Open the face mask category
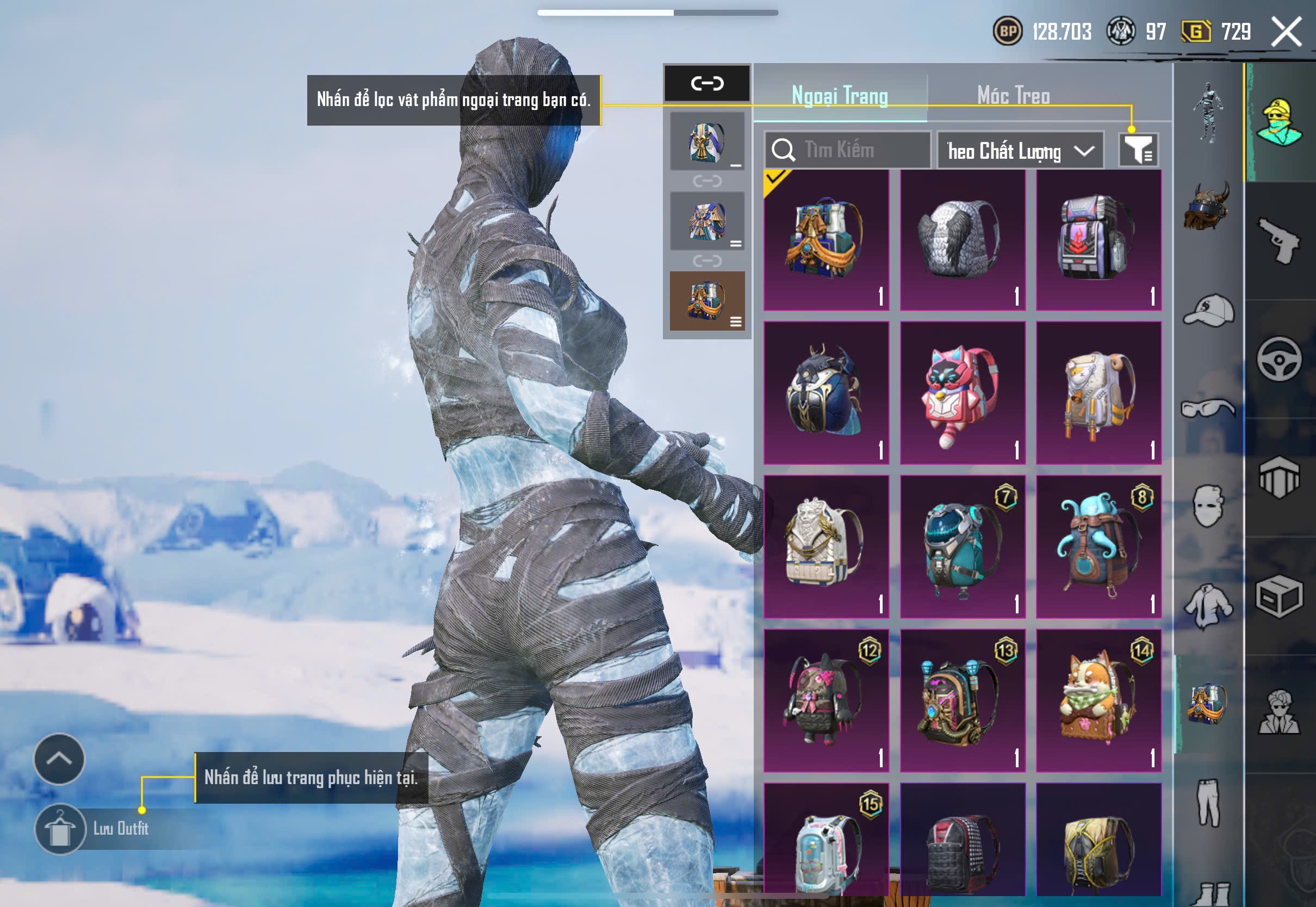This screenshot has height=907, width=1316. pyautogui.click(x=1209, y=506)
